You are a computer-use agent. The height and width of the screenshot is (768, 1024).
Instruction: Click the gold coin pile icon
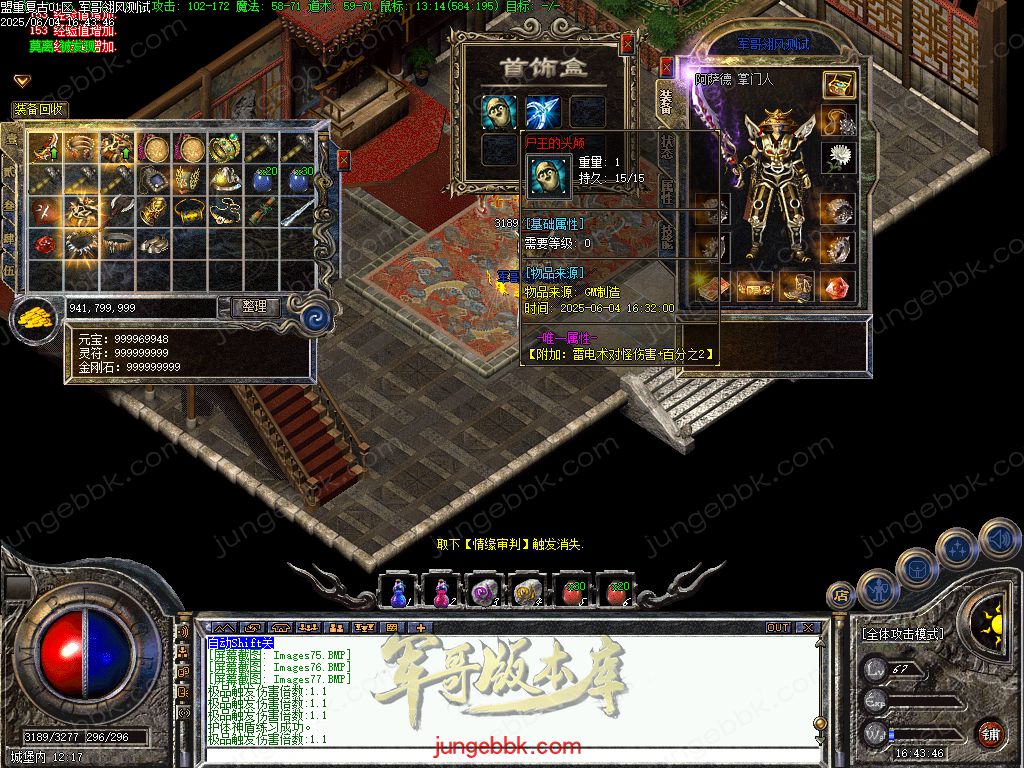coord(35,319)
